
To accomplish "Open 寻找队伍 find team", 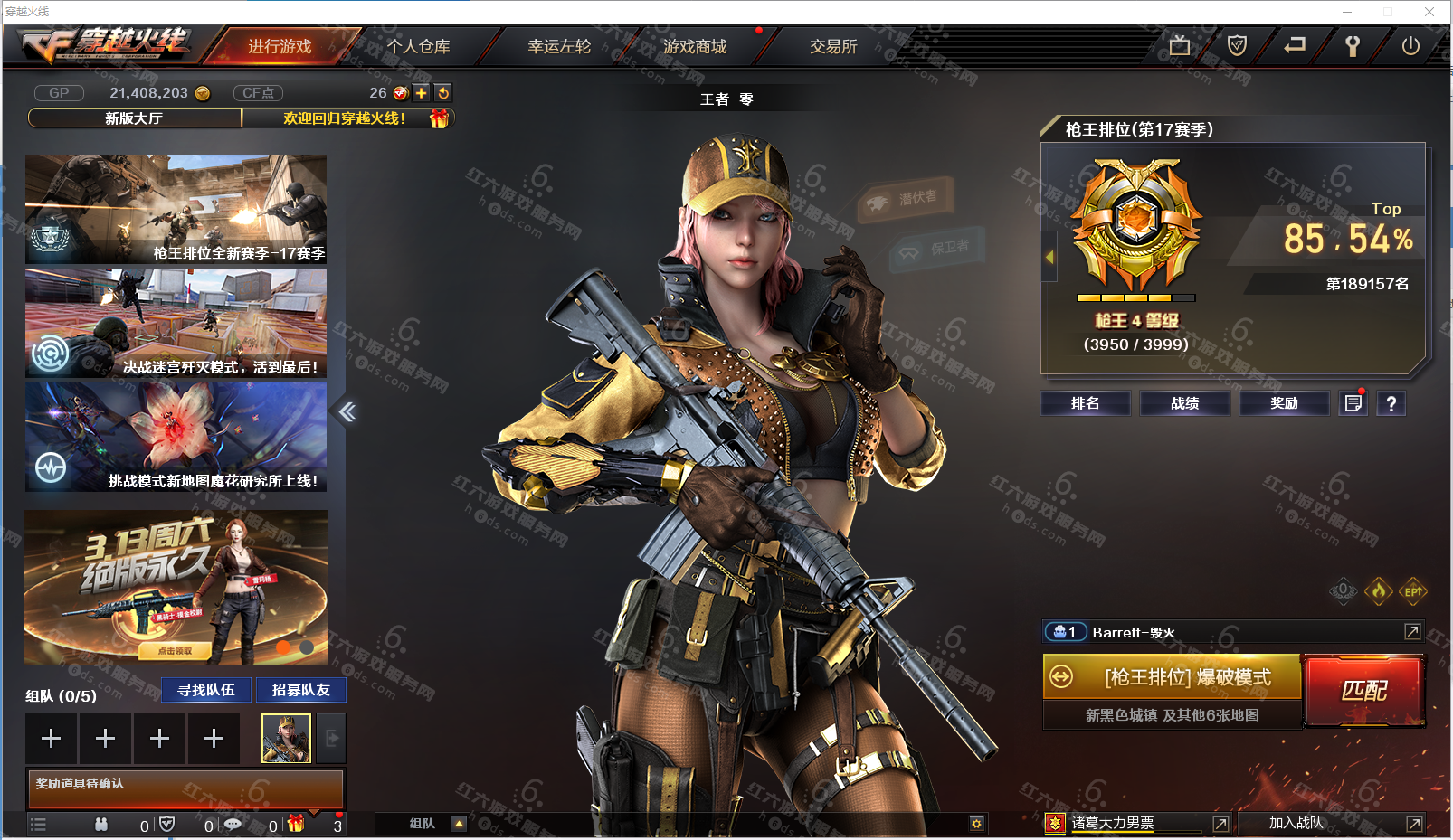I will click(206, 690).
